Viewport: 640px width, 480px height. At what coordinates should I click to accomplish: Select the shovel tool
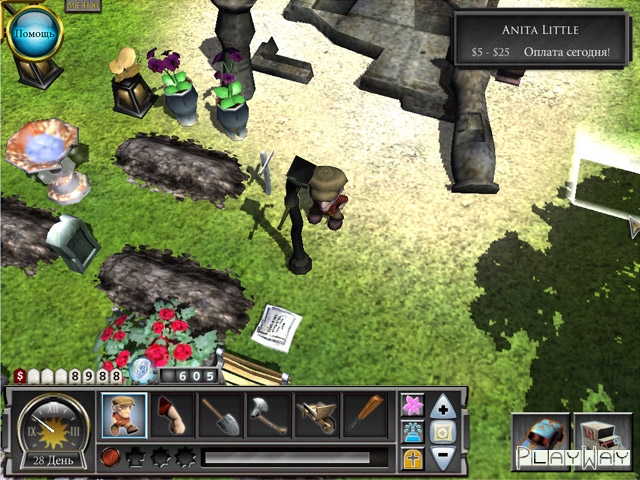(x=221, y=415)
